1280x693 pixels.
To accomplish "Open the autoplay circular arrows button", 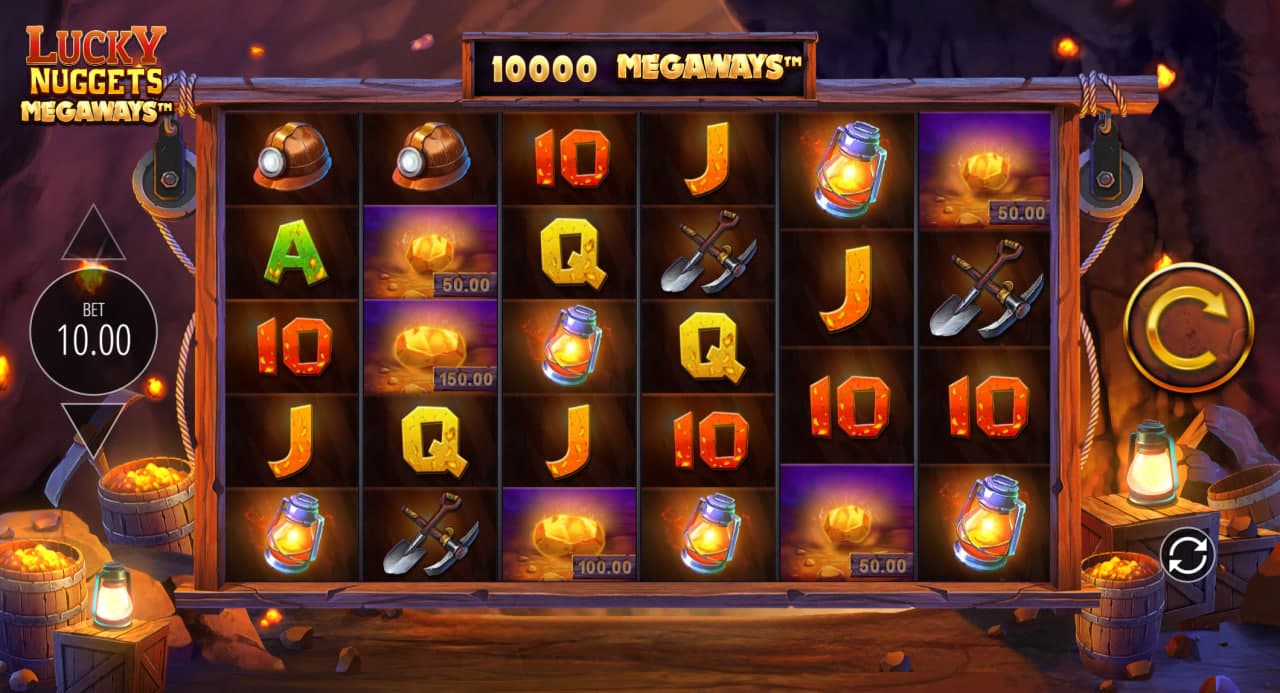I will 1187,553.
